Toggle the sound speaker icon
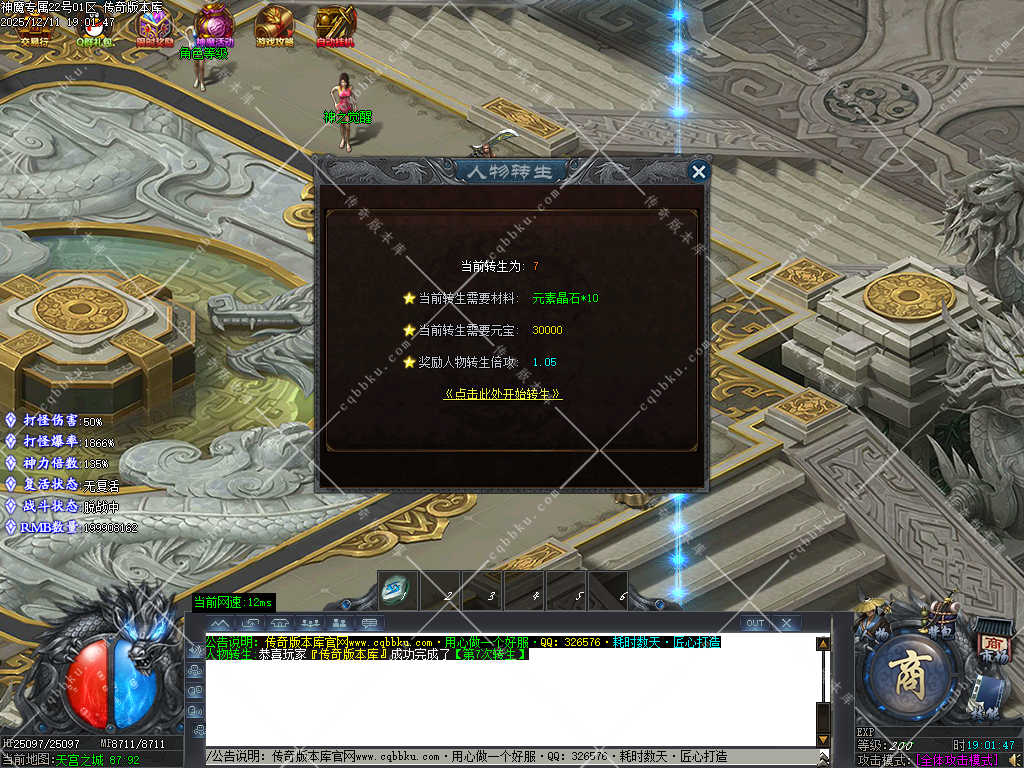Screen dimensions: 1024x768 (1014, 760)
